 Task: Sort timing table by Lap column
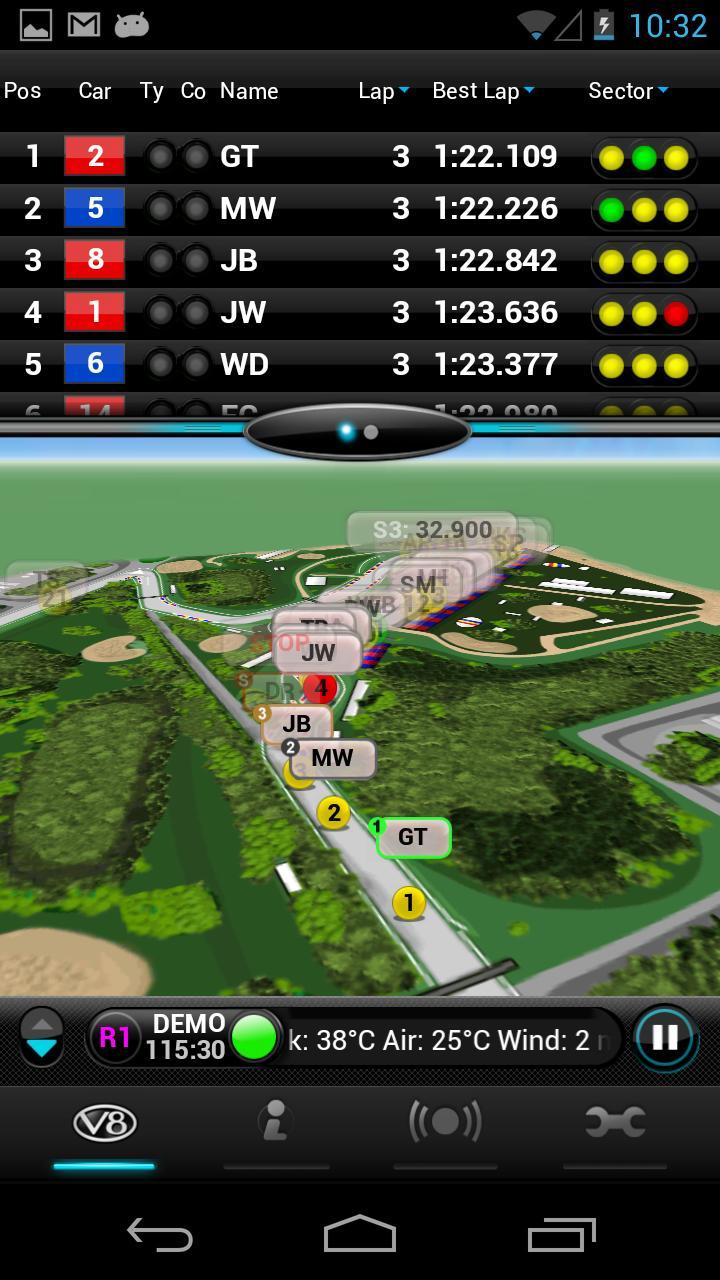(384, 91)
